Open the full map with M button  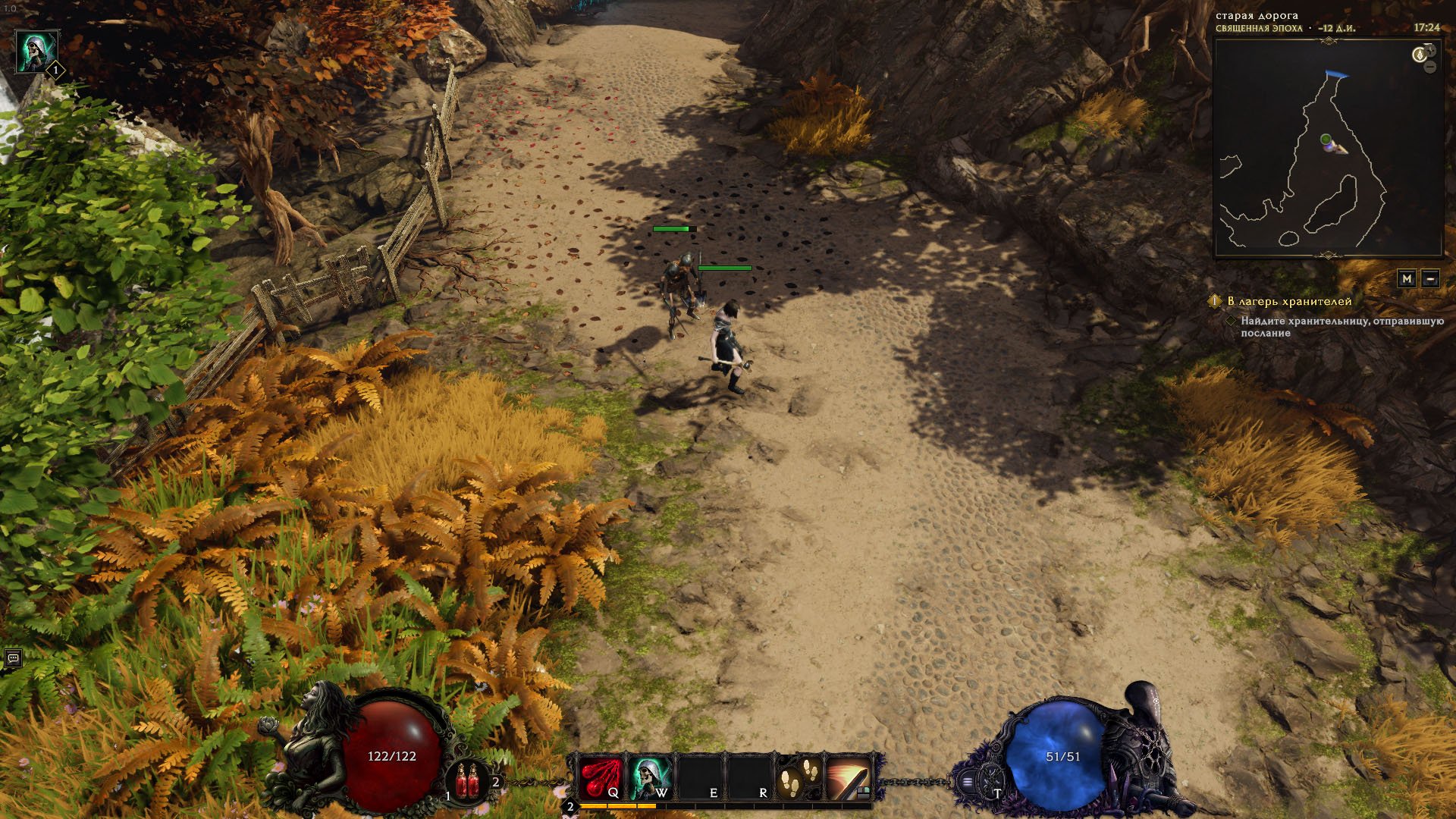[x=1407, y=278]
